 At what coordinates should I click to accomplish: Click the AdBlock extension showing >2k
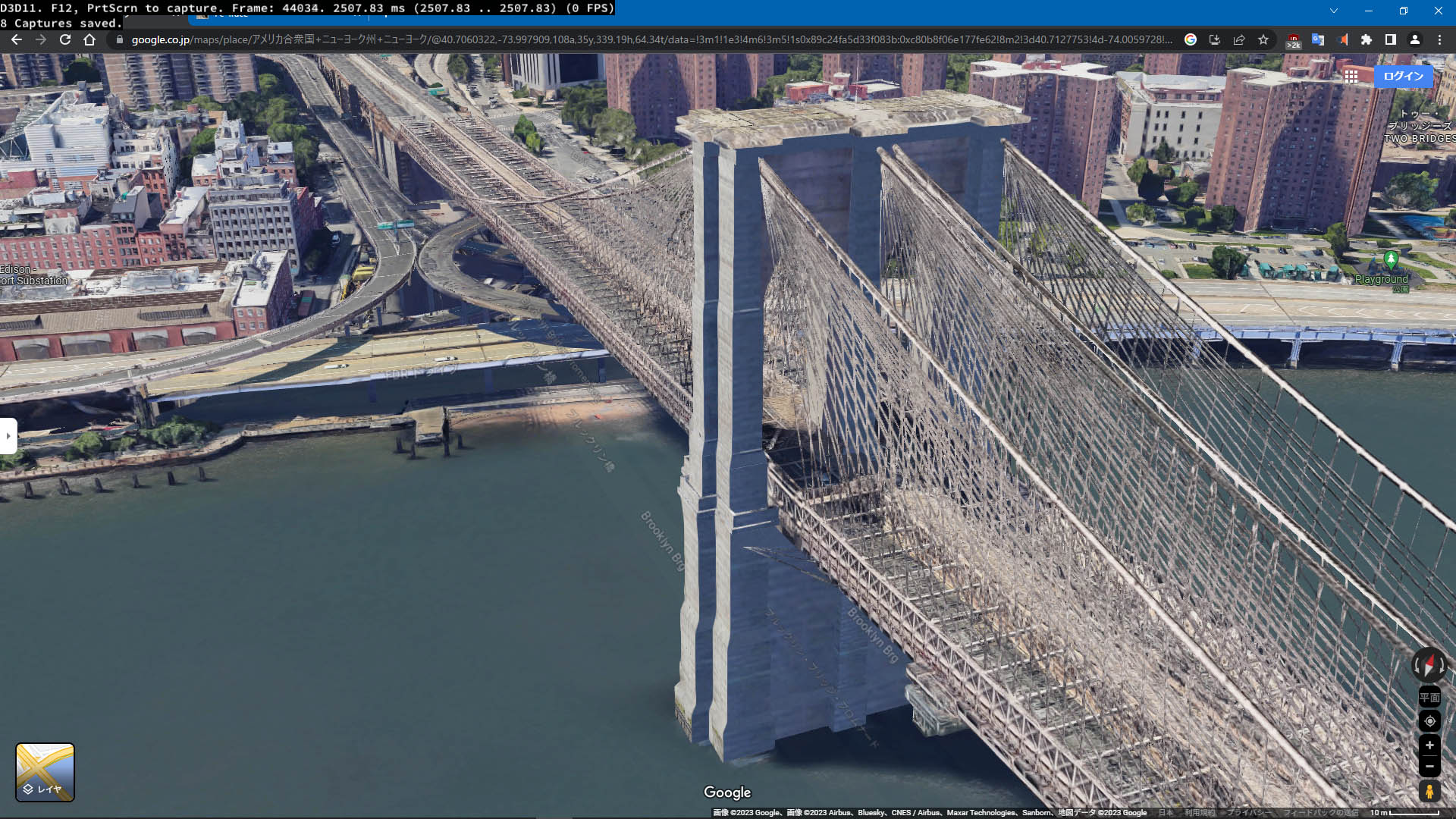[1293, 40]
